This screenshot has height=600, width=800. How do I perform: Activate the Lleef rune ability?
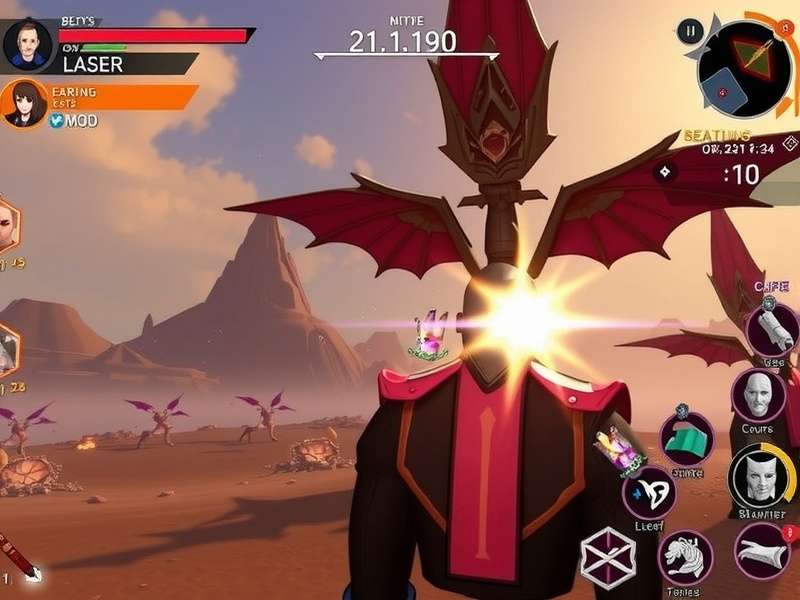point(648,493)
